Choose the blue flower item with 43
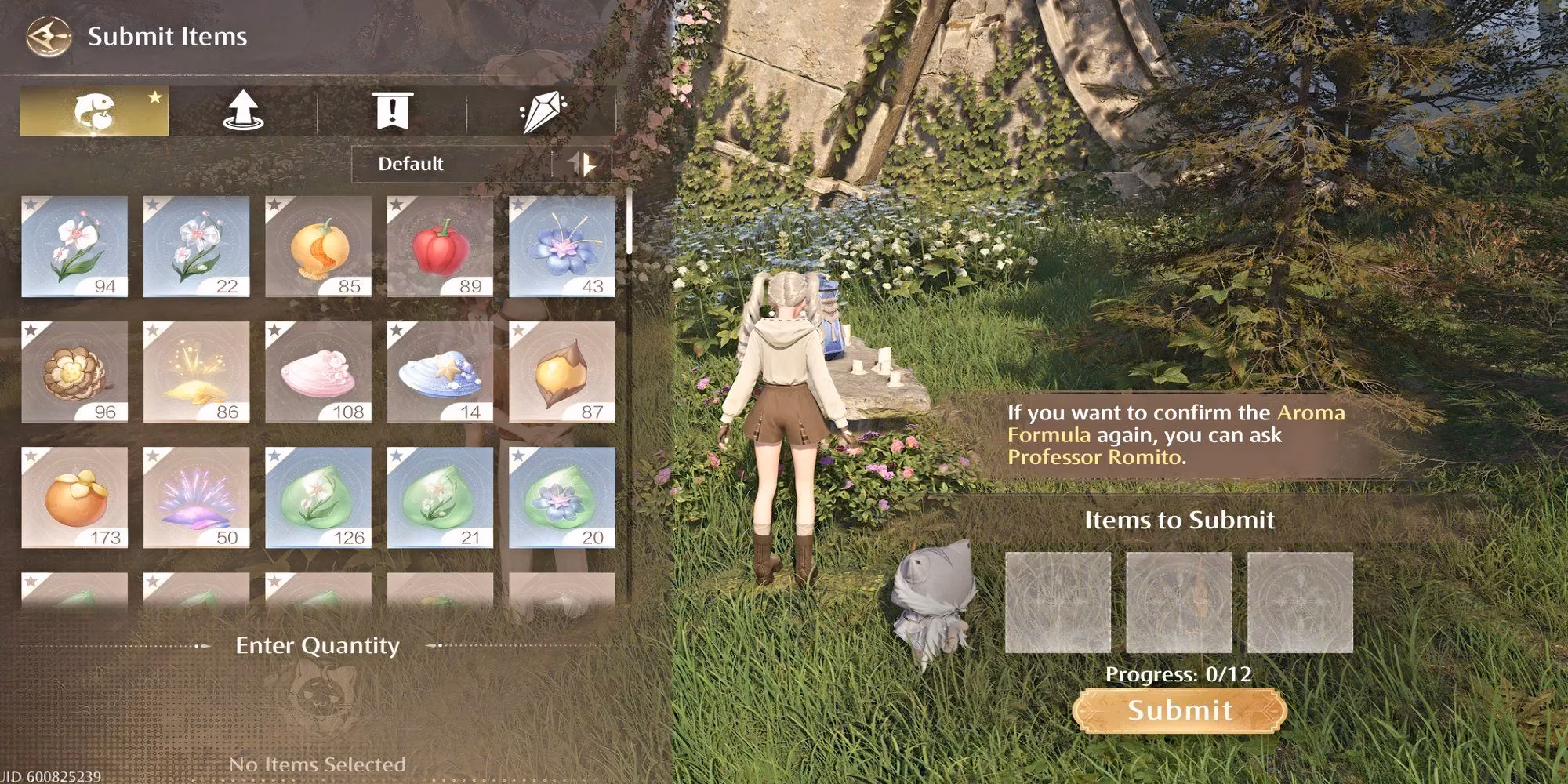The width and height of the screenshot is (1568, 784). [562, 246]
